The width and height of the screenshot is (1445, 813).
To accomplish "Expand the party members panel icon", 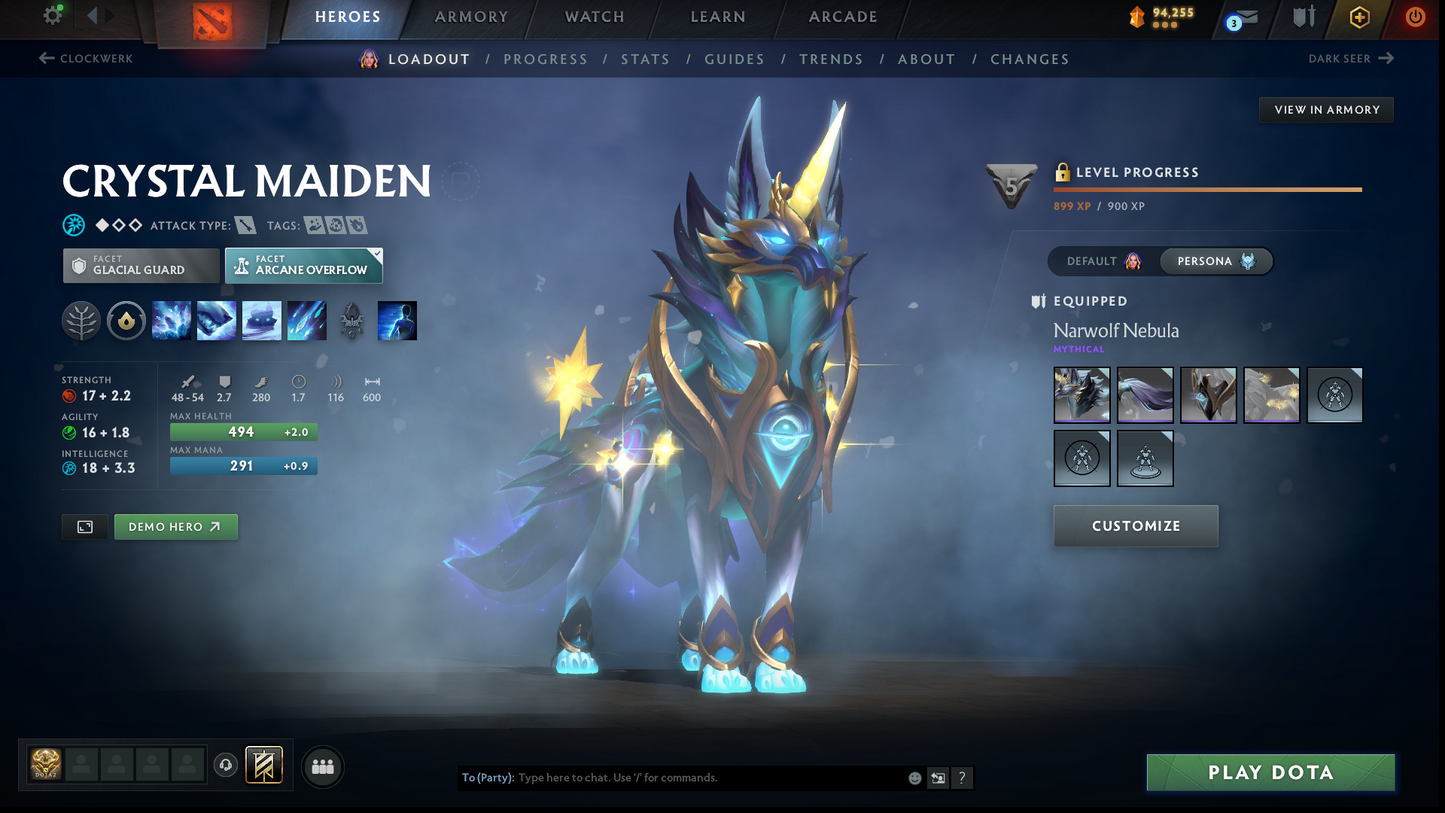I will (x=322, y=765).
